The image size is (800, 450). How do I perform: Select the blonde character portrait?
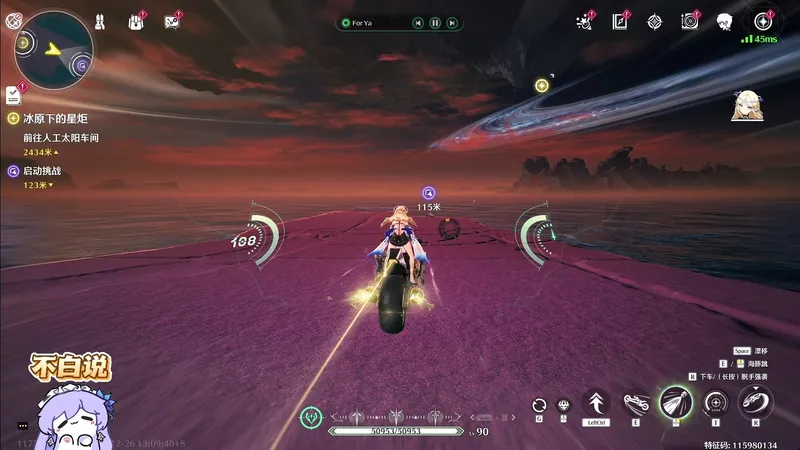pyautogui.click(x=745, y=104)
